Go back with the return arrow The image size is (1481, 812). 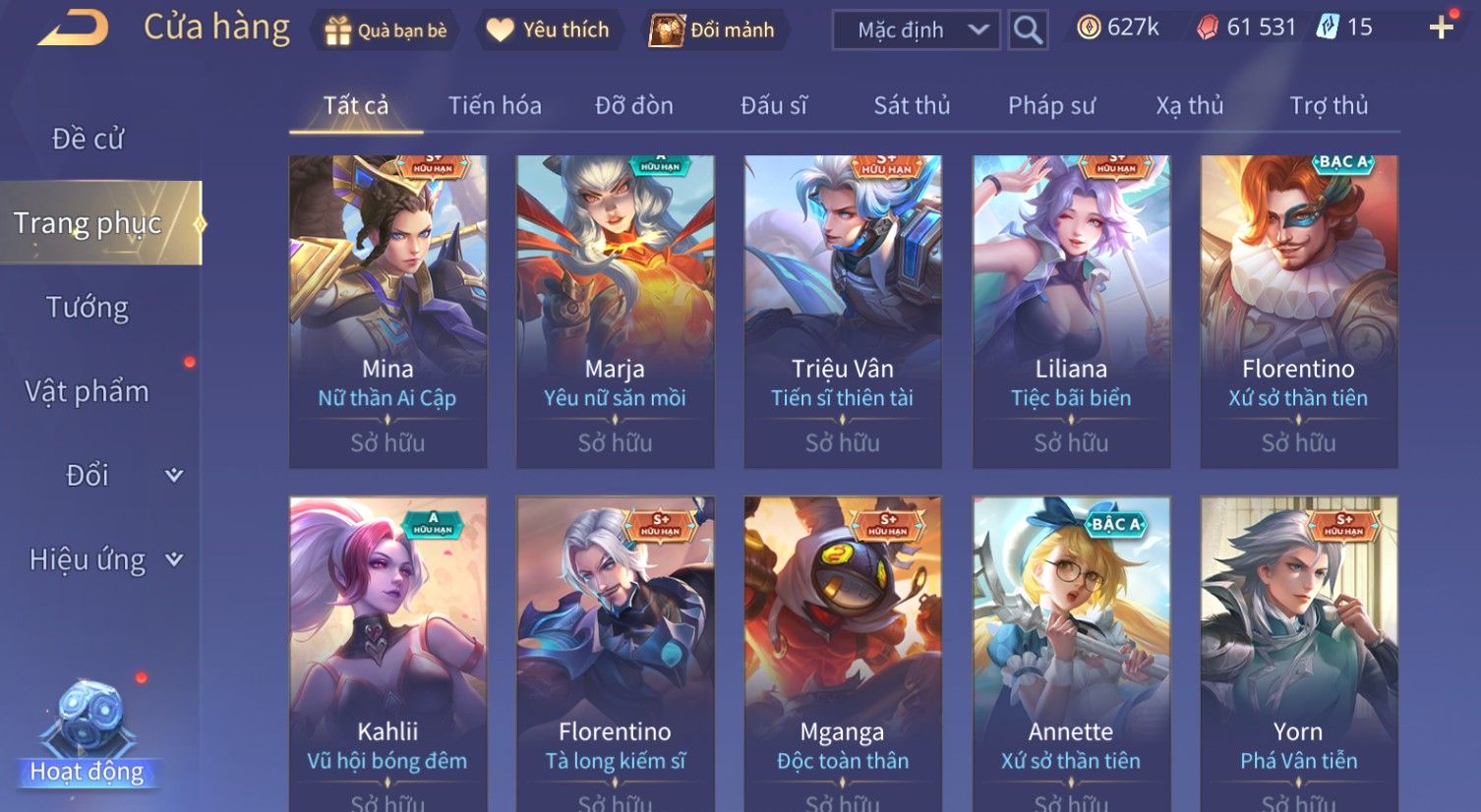tap(74, 29)
